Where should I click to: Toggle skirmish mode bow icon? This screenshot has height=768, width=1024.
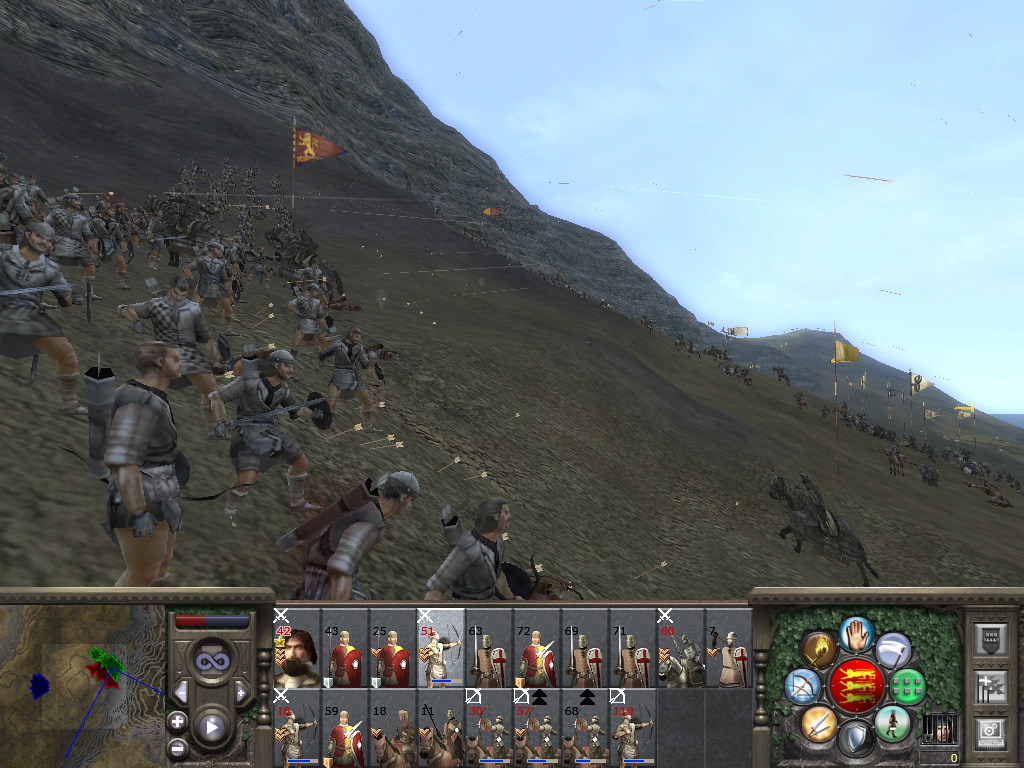coord(803,686)
